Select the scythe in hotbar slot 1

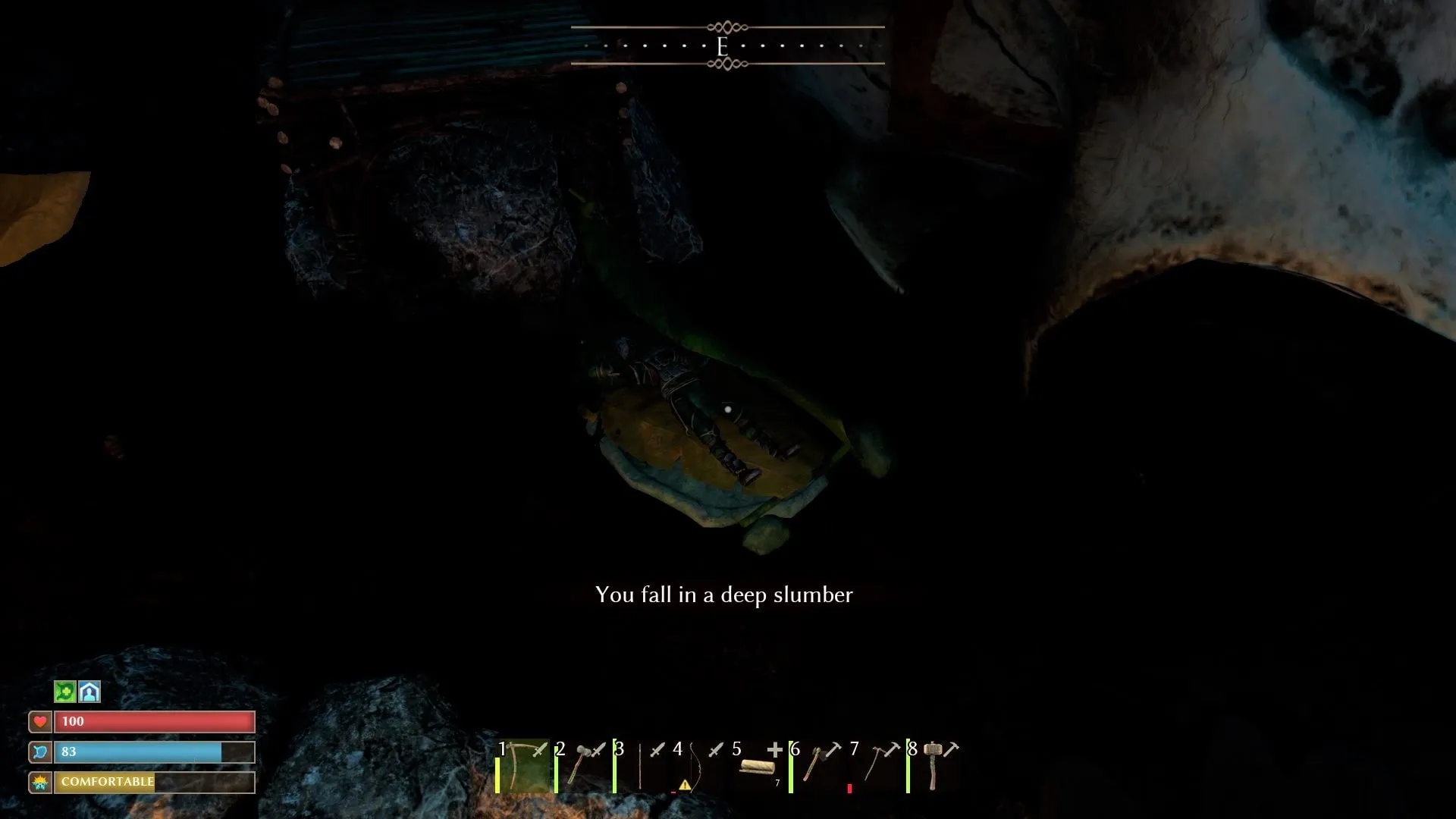522,766
